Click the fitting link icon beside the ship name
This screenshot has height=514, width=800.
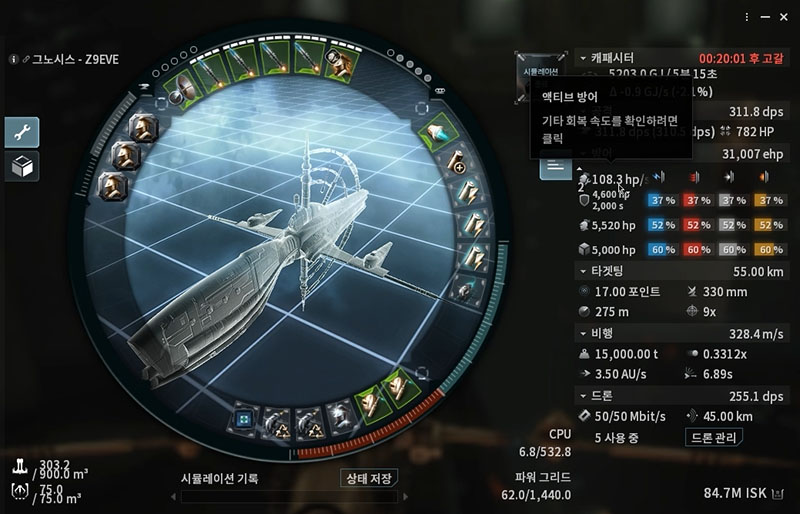click(x=26, y=59)
